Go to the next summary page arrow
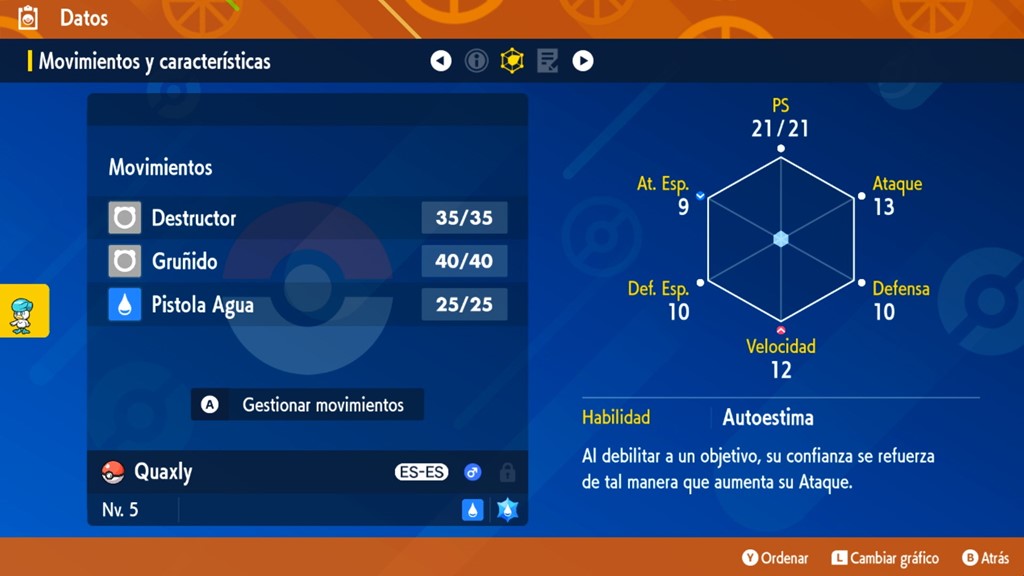1024x576 pixels. 583,62
